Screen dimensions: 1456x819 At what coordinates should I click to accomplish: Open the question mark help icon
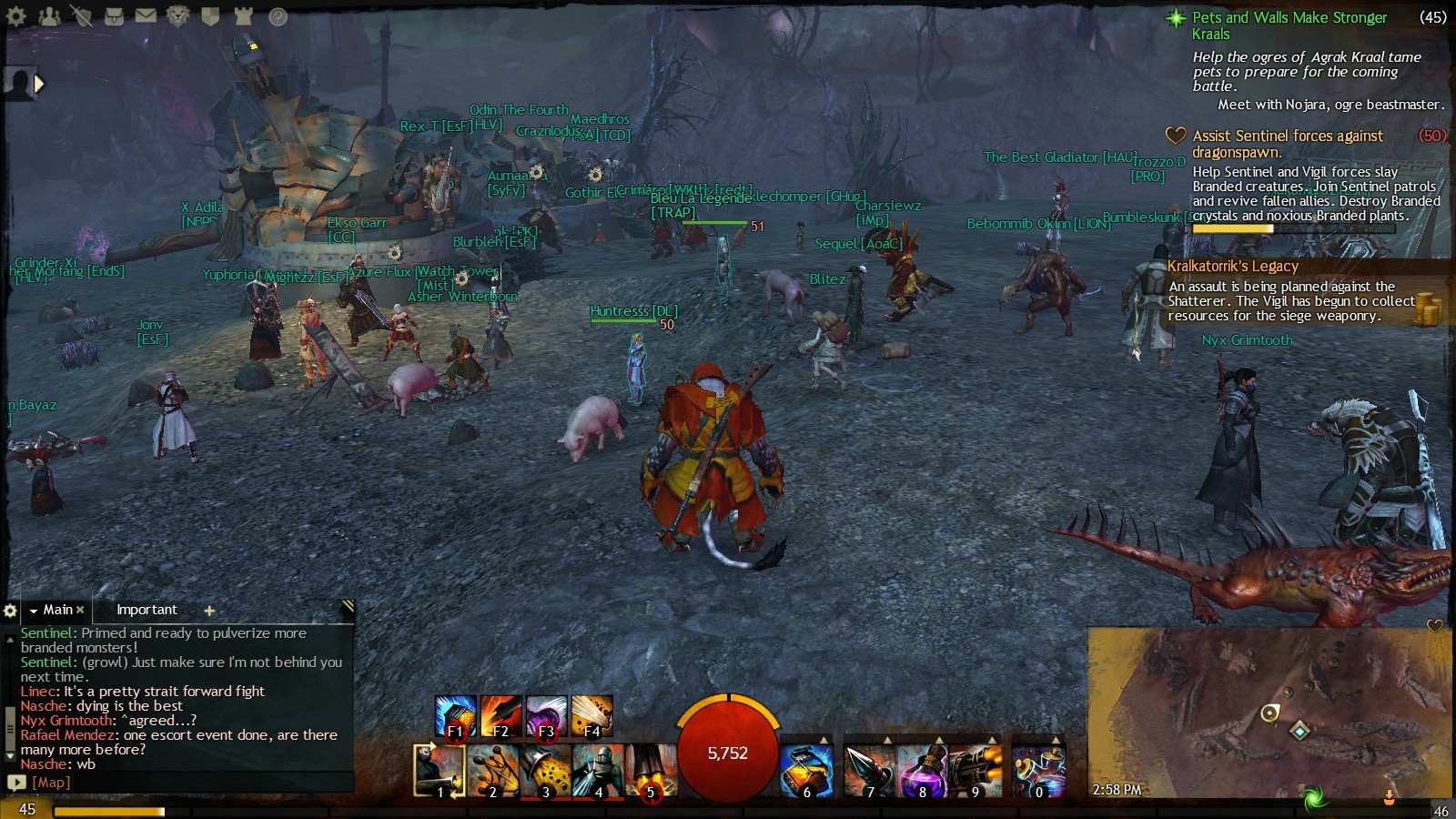click(x=278, y=16)
